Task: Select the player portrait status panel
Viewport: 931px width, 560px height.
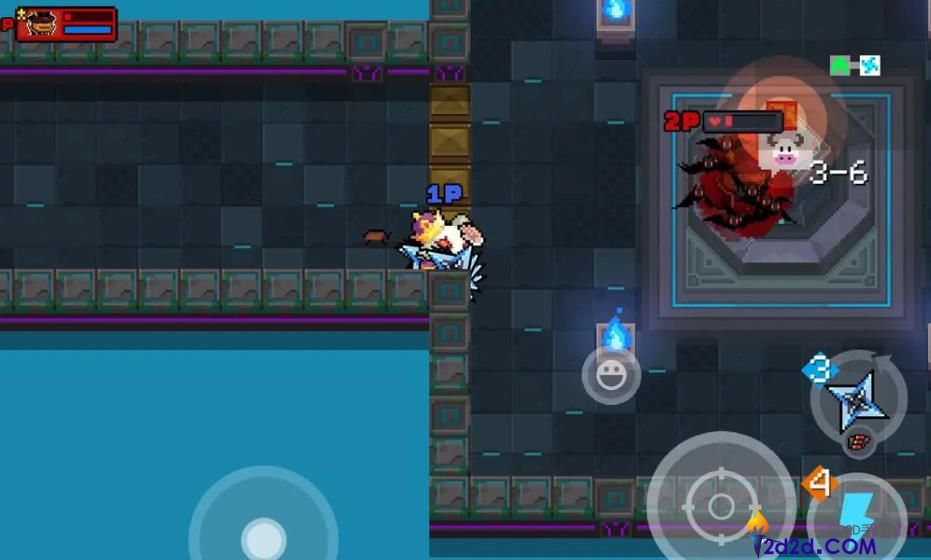Action: point(66,24)
